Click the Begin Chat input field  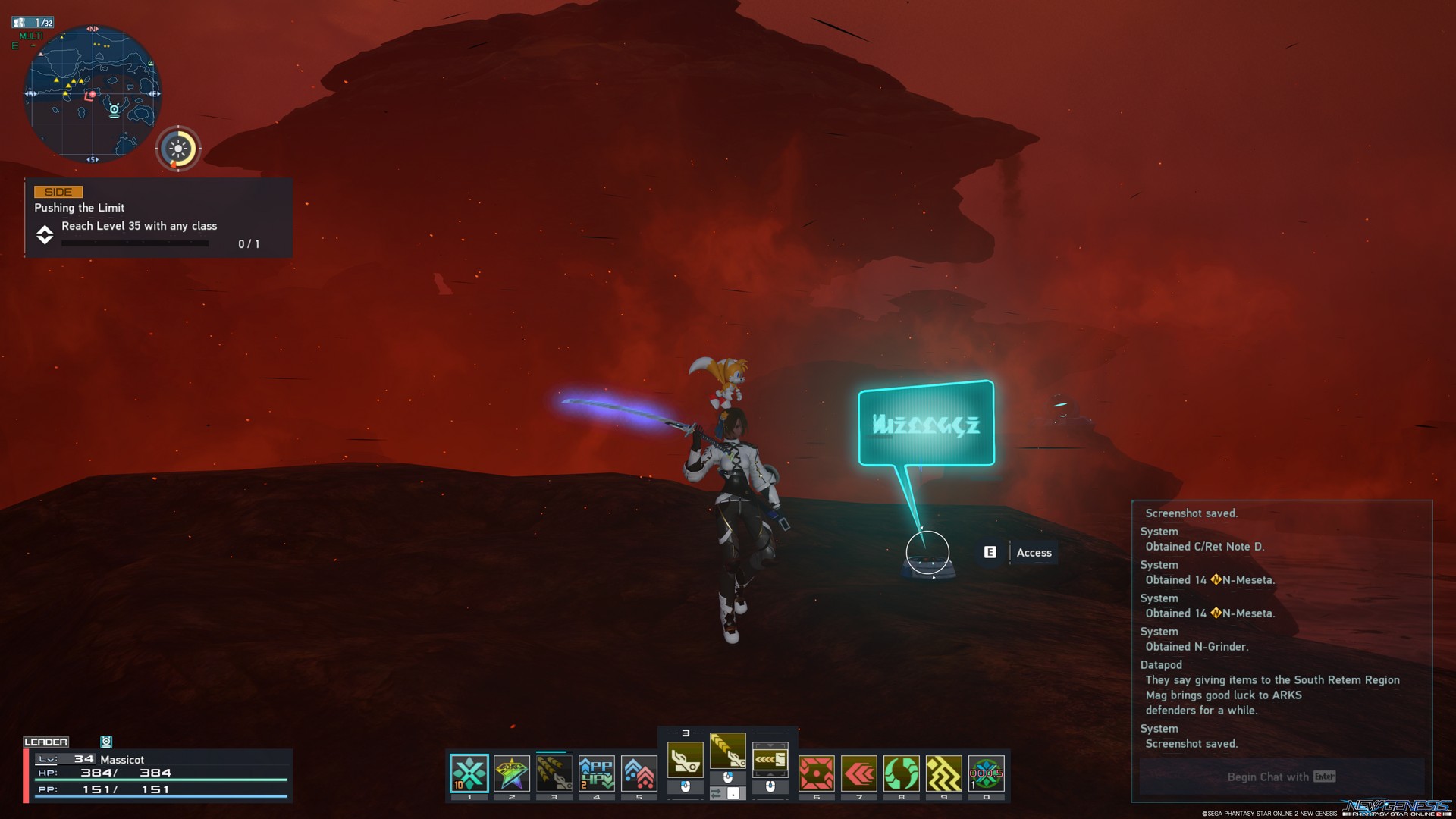1280,777
